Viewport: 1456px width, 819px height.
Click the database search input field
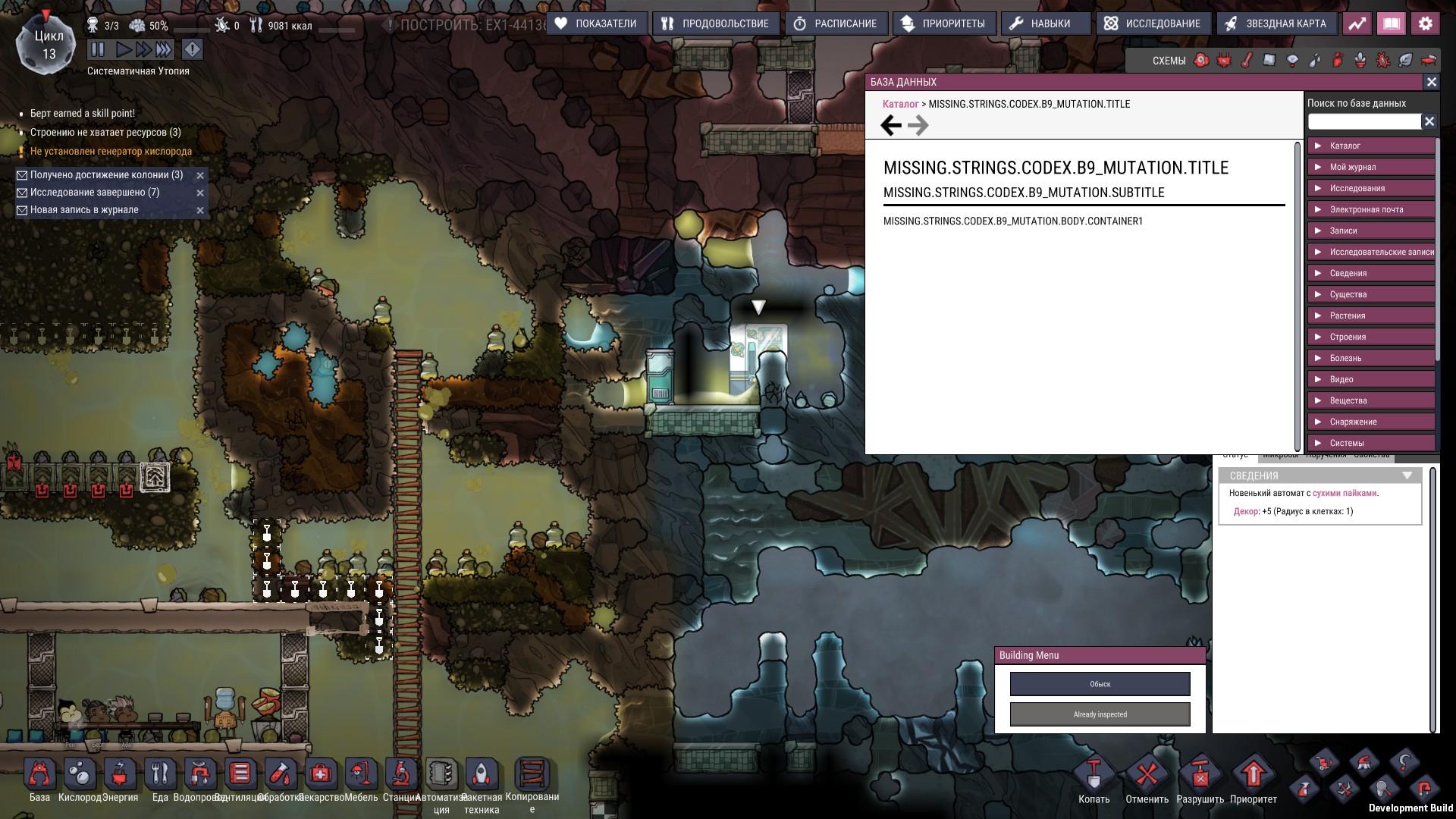(1363, 121)
